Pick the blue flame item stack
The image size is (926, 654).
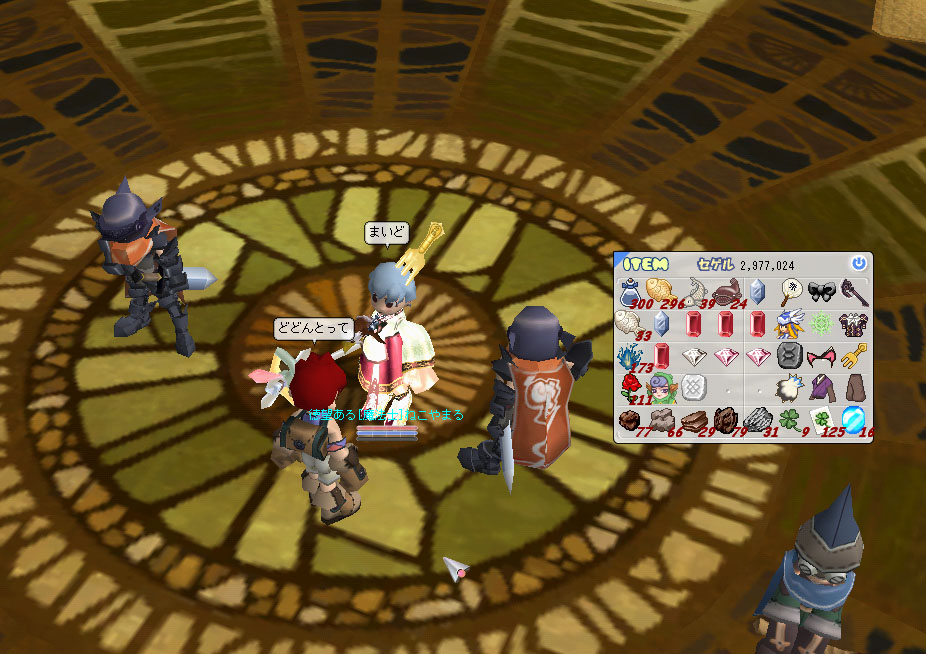coord(630,356)
